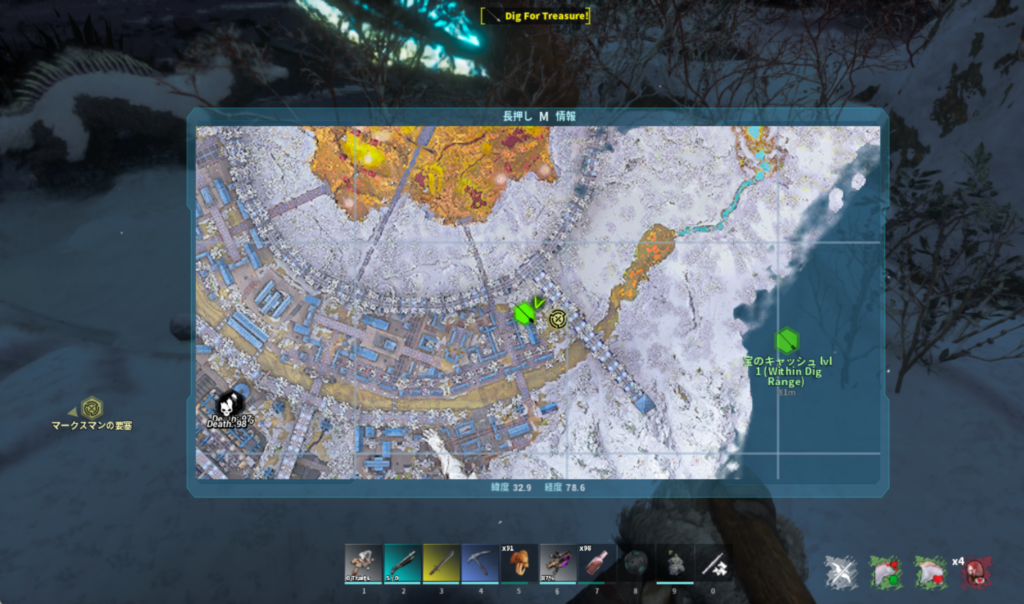
Task: Equip the sword in the yellow hotbar slot
Action: (441, 564)
